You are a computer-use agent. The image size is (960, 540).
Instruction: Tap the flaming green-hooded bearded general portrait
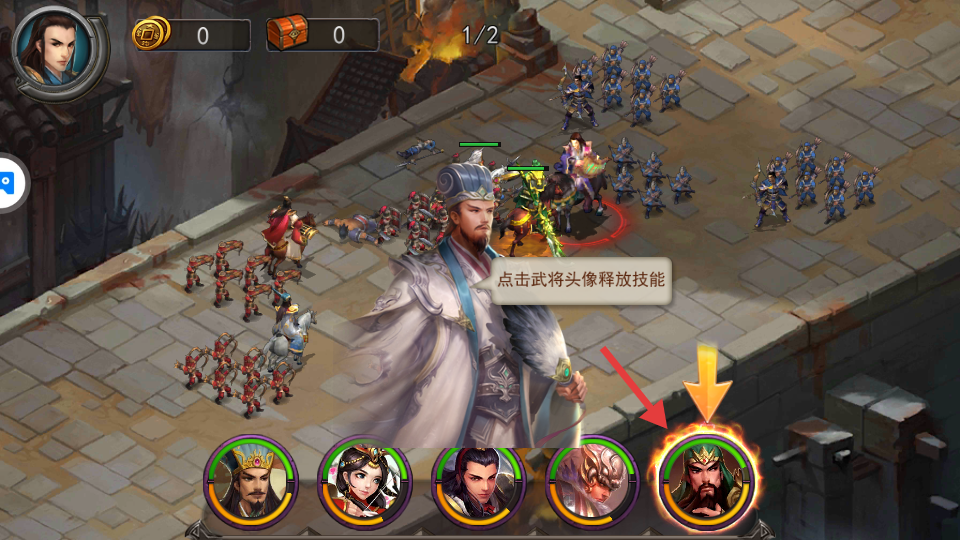coord(706,480)
